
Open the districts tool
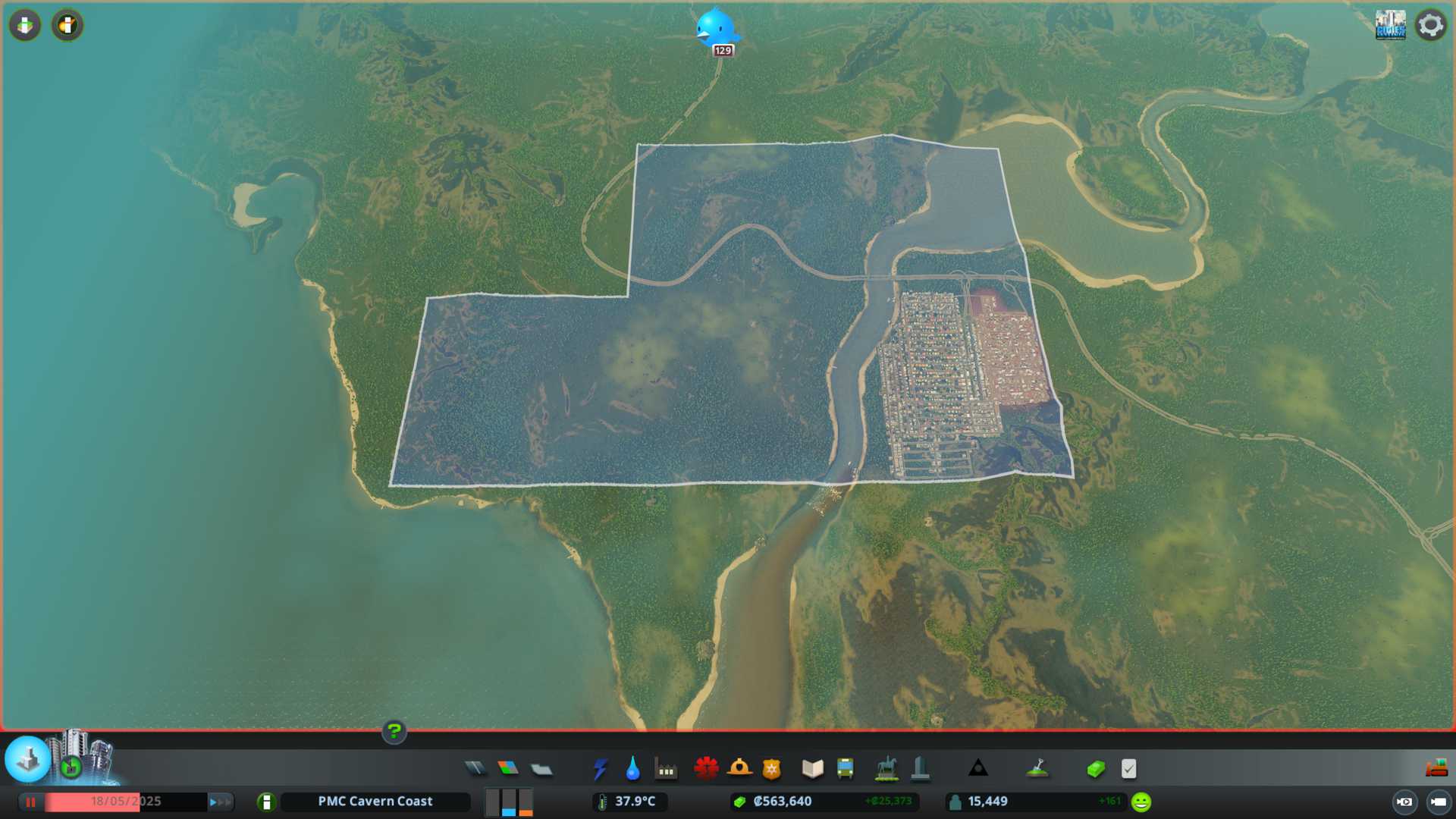point(541,769)
